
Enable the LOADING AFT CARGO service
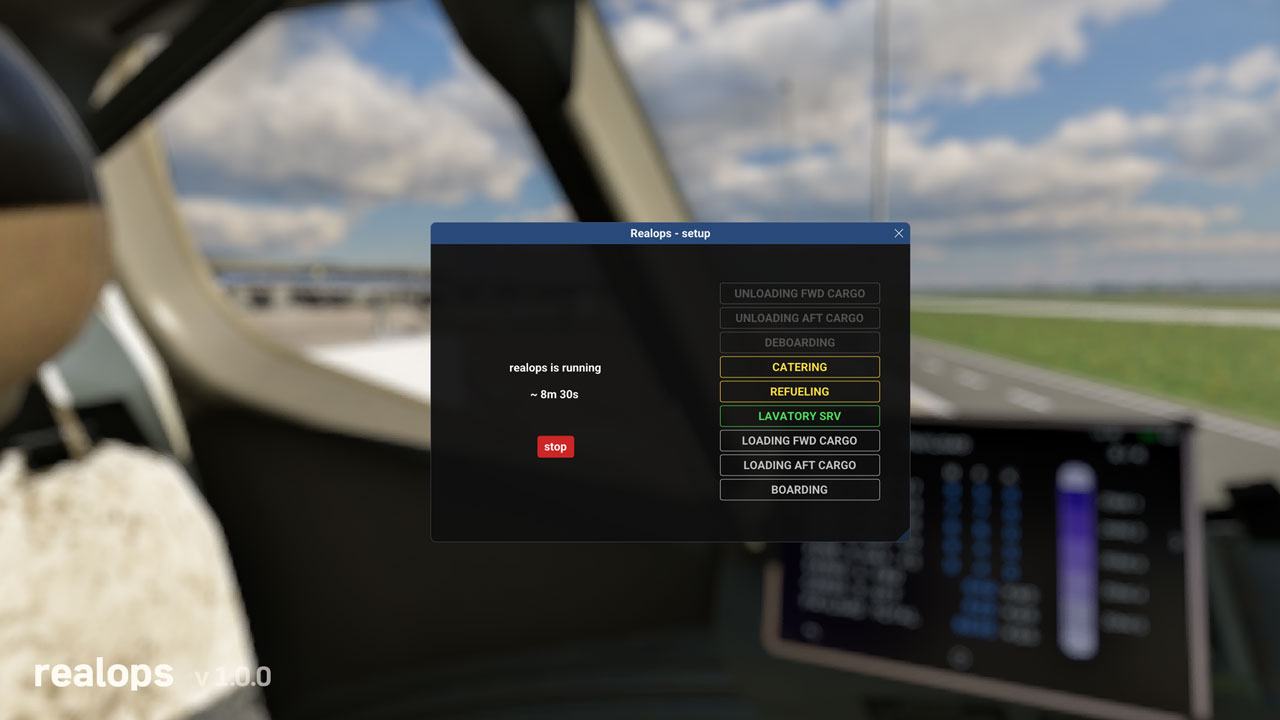pyautogui.click(x=799, y=465)
